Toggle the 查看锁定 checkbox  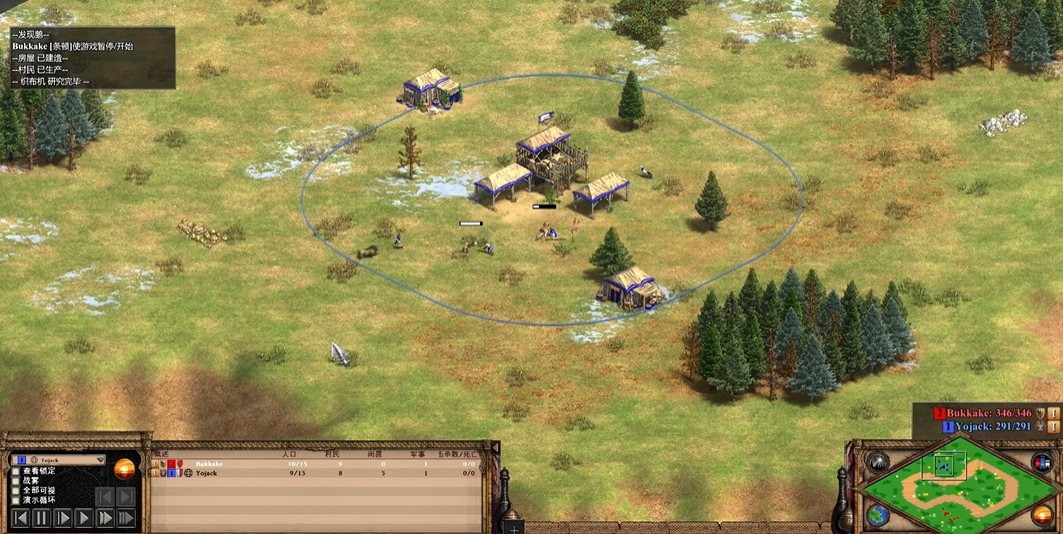pos(16,471)
